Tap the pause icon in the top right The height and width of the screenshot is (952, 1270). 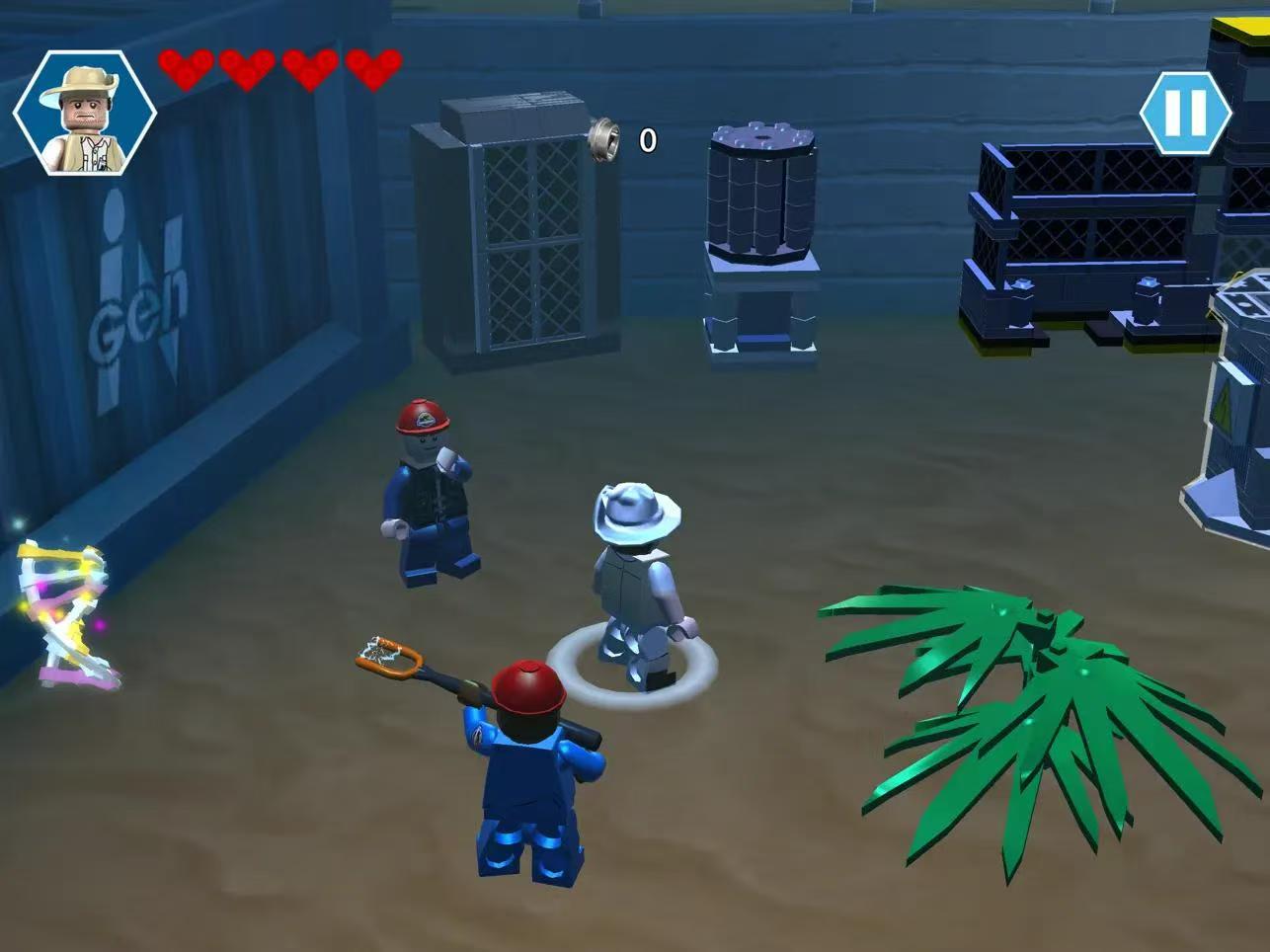pos(1188,112)
